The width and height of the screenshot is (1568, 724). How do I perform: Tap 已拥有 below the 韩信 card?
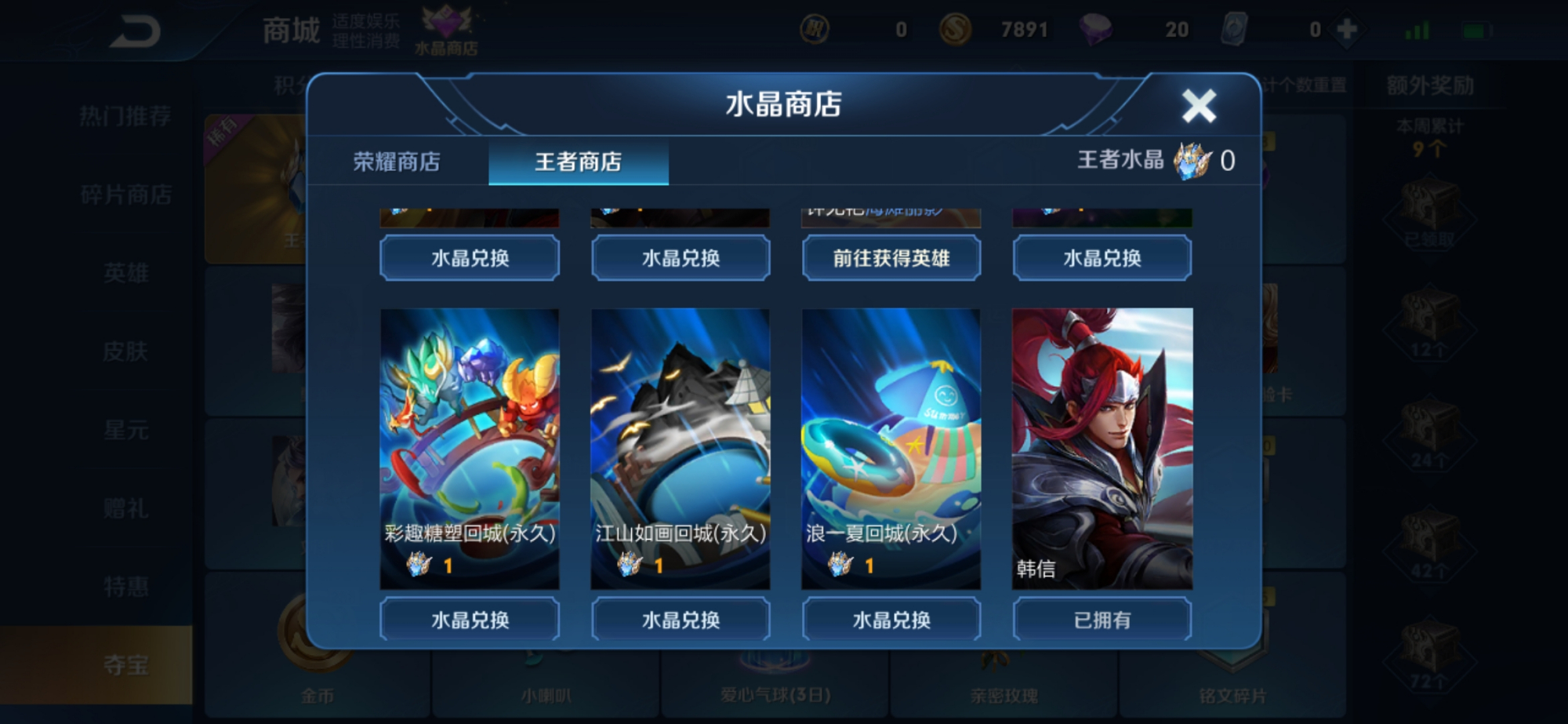[x=1102, y=619]
